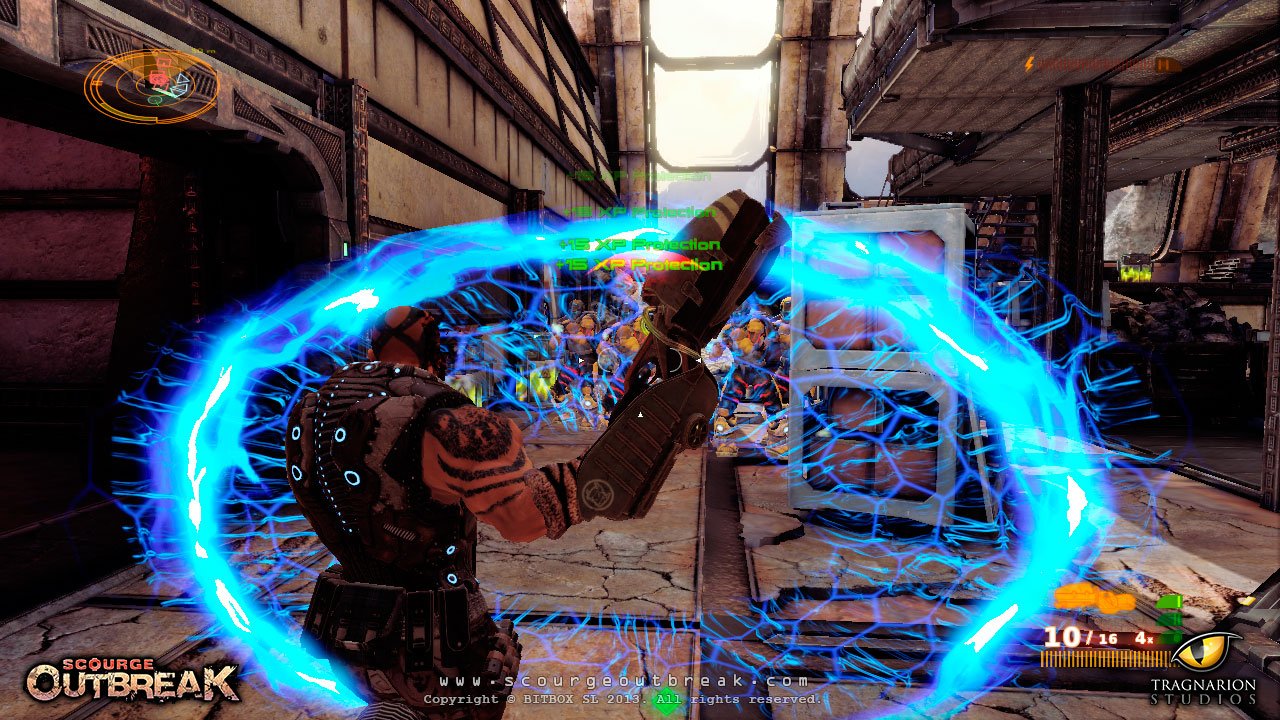Viewport: 1280px width, 720px height.
Task: Expand the 50m distance marker readout
Action: [202, 50]
